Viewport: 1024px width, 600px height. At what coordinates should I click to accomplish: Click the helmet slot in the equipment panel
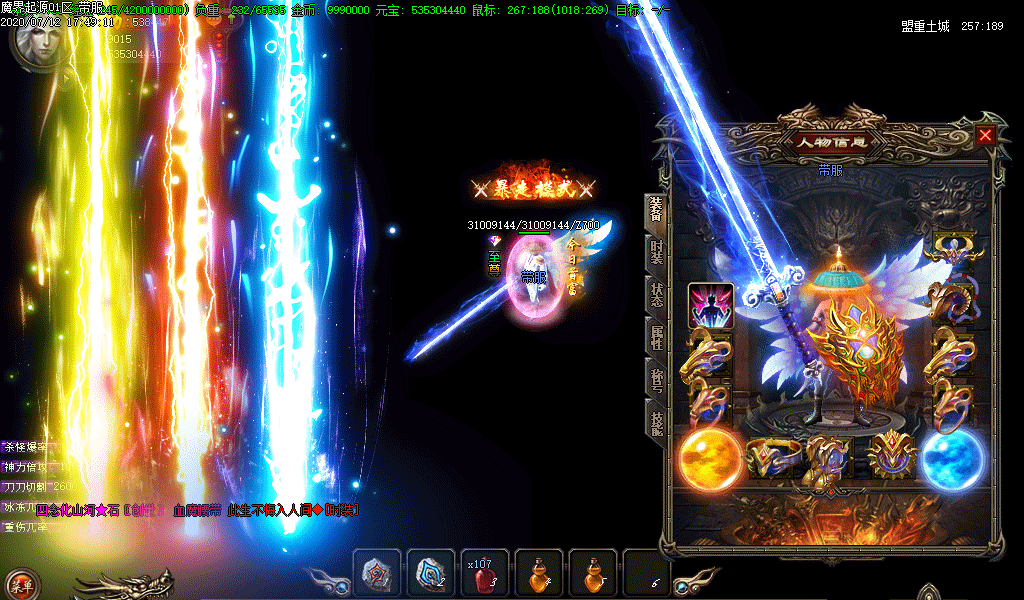[953, 249]
